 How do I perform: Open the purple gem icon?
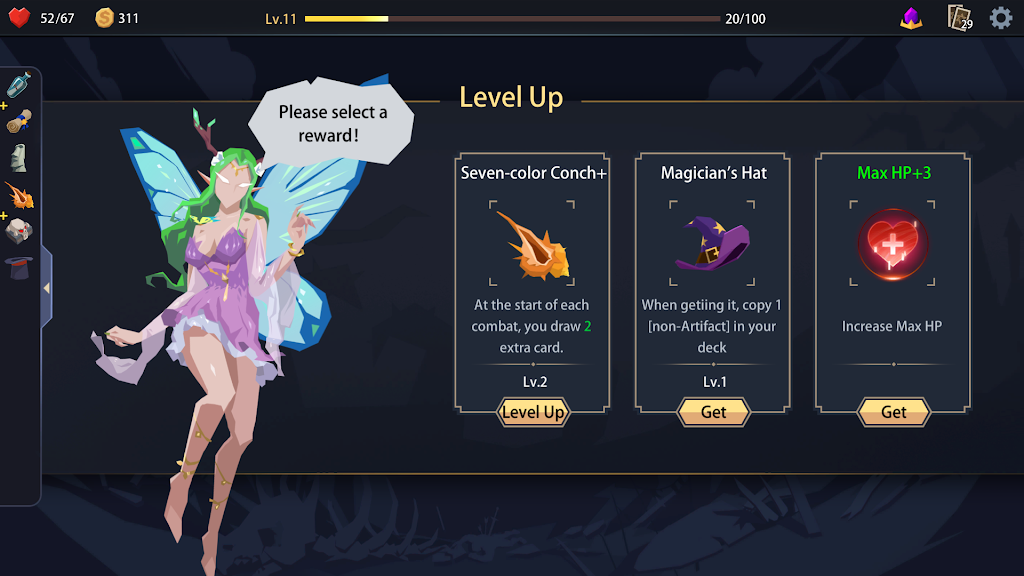[x=911, y=18]
